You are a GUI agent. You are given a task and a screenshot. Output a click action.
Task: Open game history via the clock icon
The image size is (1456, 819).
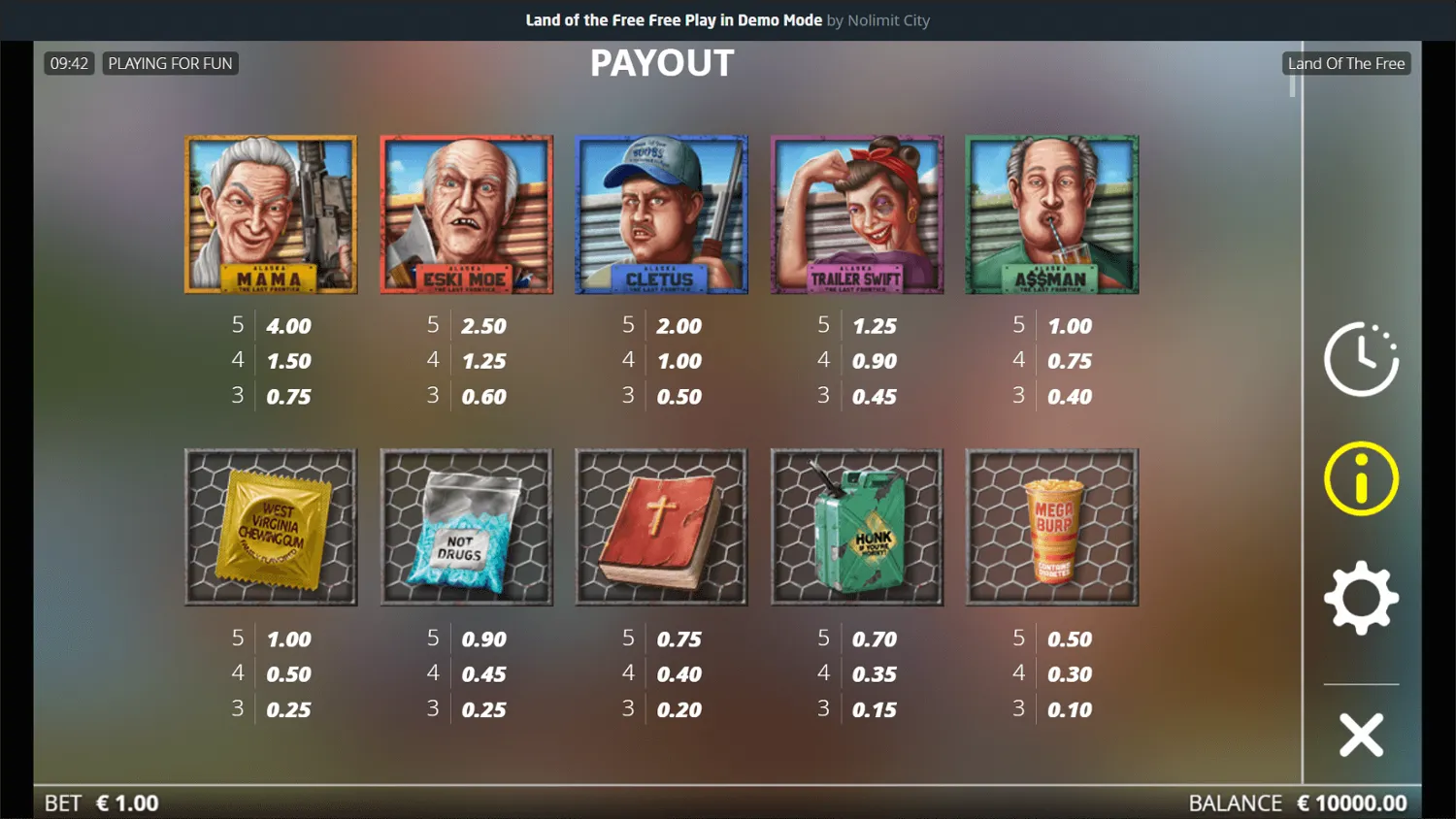(x=1361, y=357)
